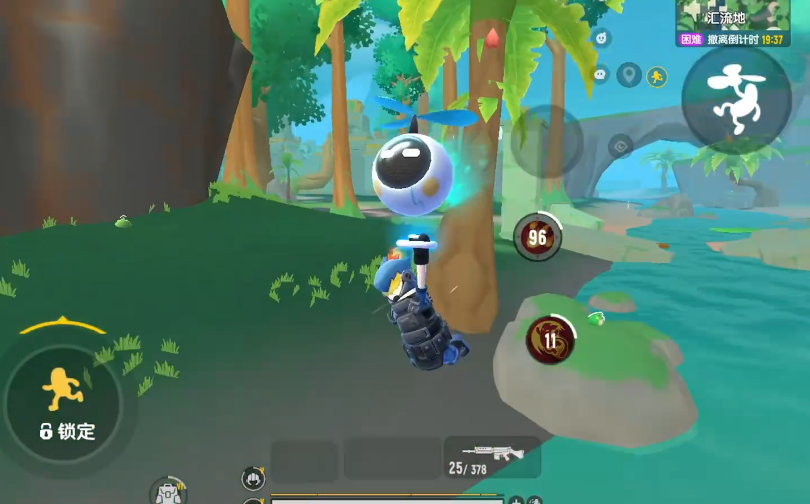Toggle the yellow running figure icon
The image size is (810, 504).
(657, 76)
